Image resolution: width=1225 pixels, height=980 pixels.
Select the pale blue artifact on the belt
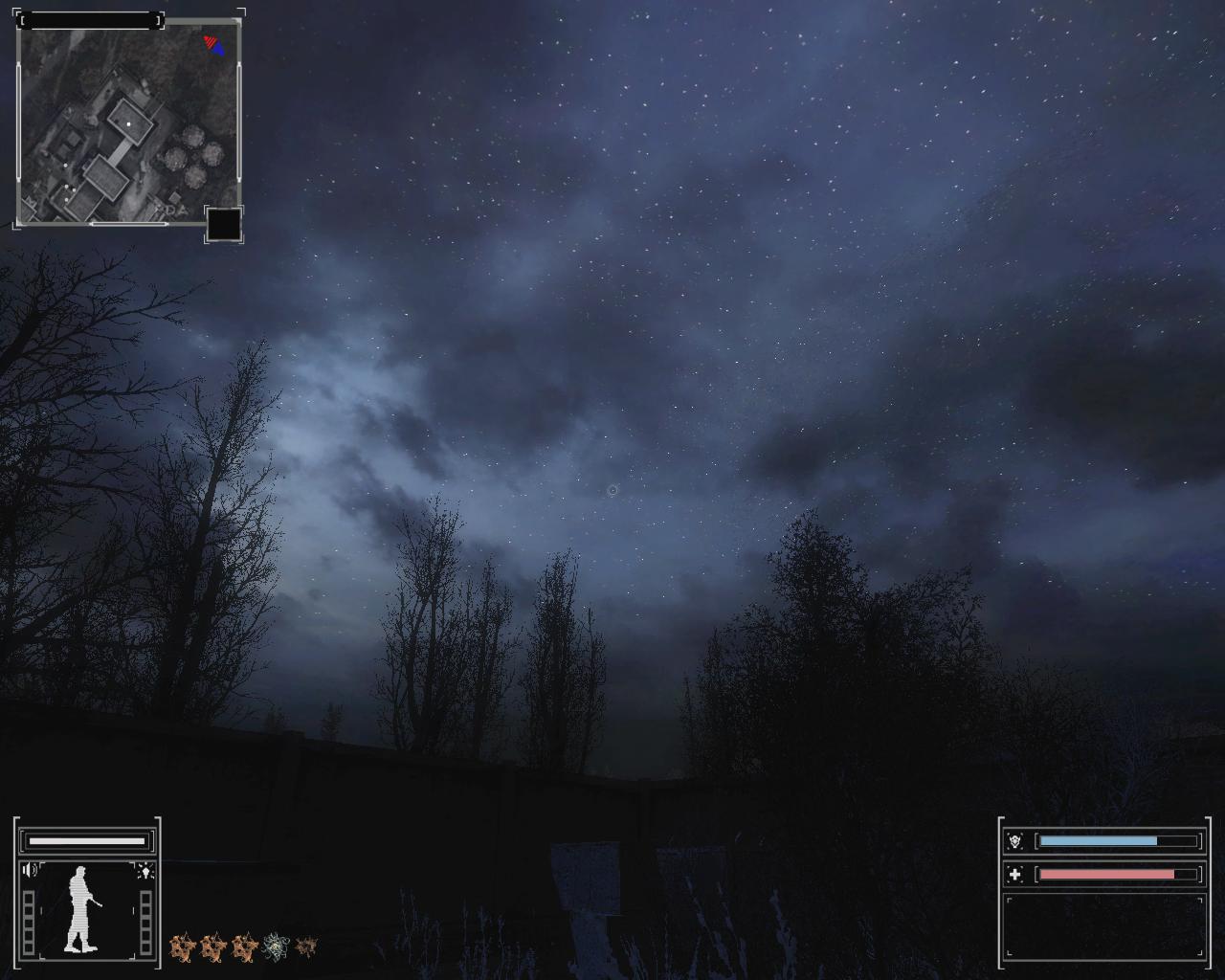point(276,947)
